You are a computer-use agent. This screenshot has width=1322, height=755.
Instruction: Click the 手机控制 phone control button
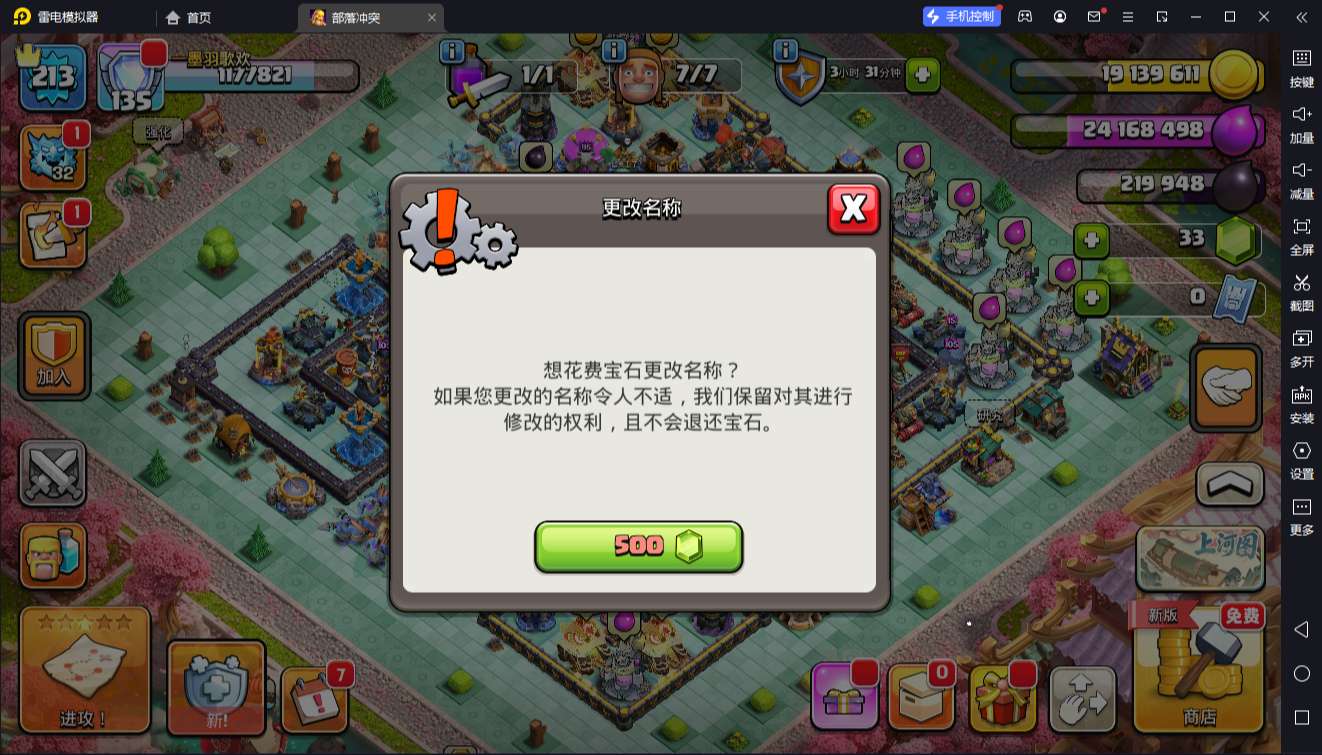pos(963,16)
